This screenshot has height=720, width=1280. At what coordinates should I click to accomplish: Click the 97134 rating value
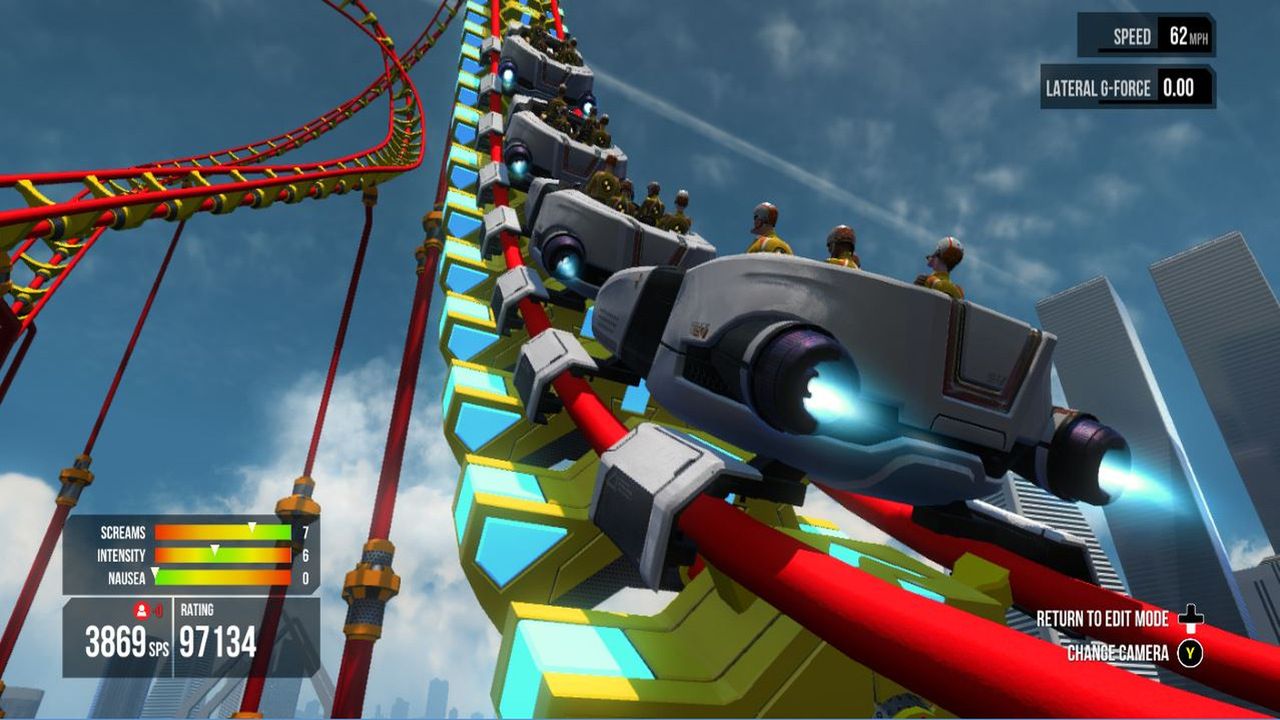[216, 640]
